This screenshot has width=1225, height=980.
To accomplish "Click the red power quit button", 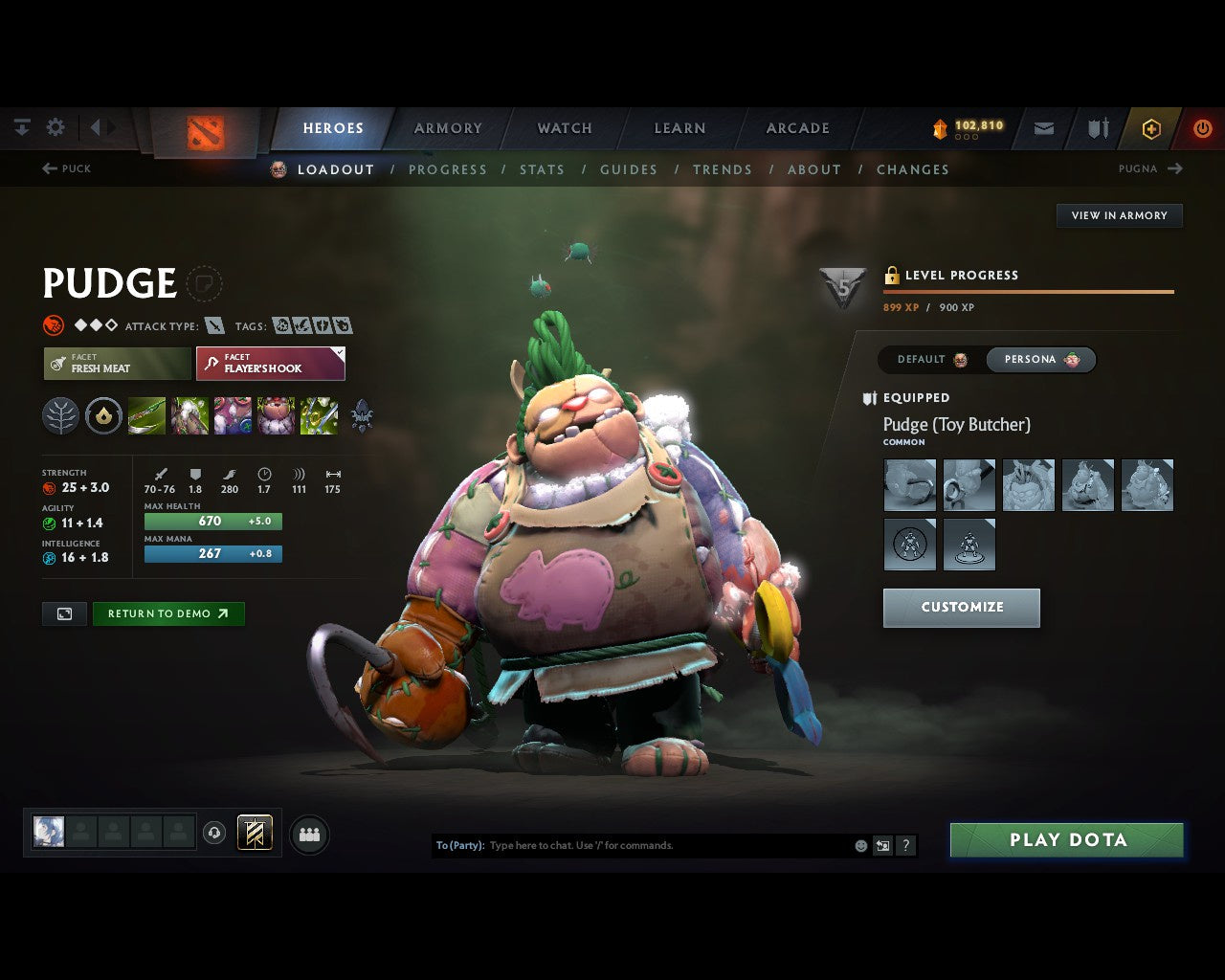I will (x=1202, y=128).
